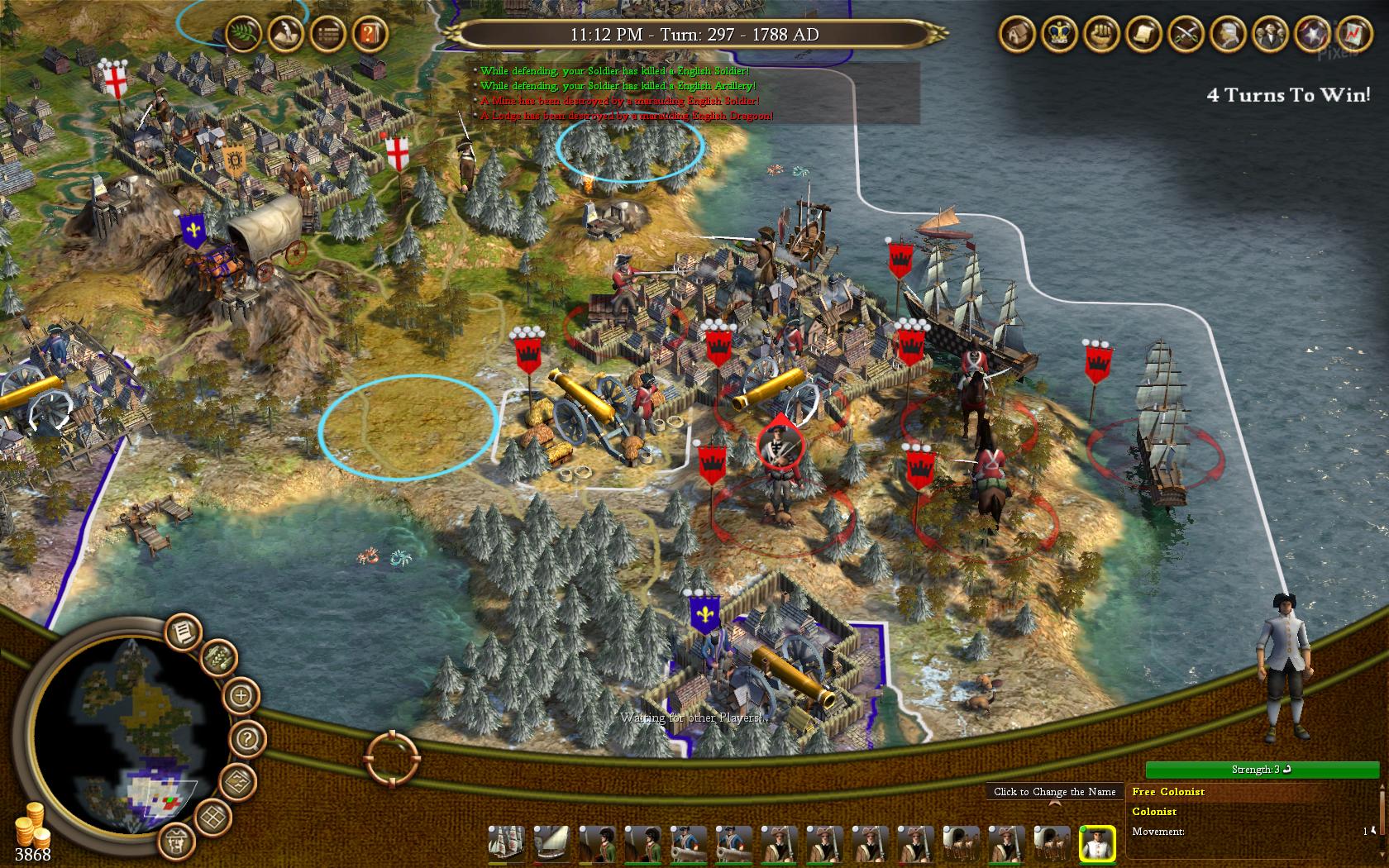Open the question mark book Colopedia

pyautogui.click(x=368, y=33)
